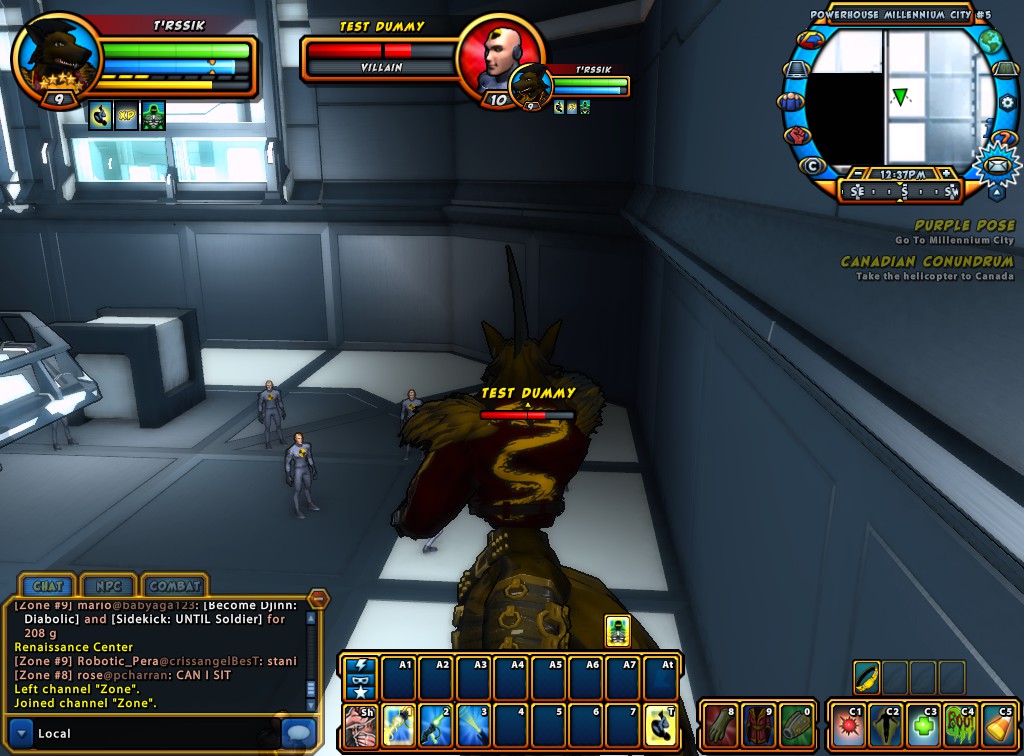The image size is (1024, 756).
Task: Open the world map globe icon
Action: pos(990,42)
